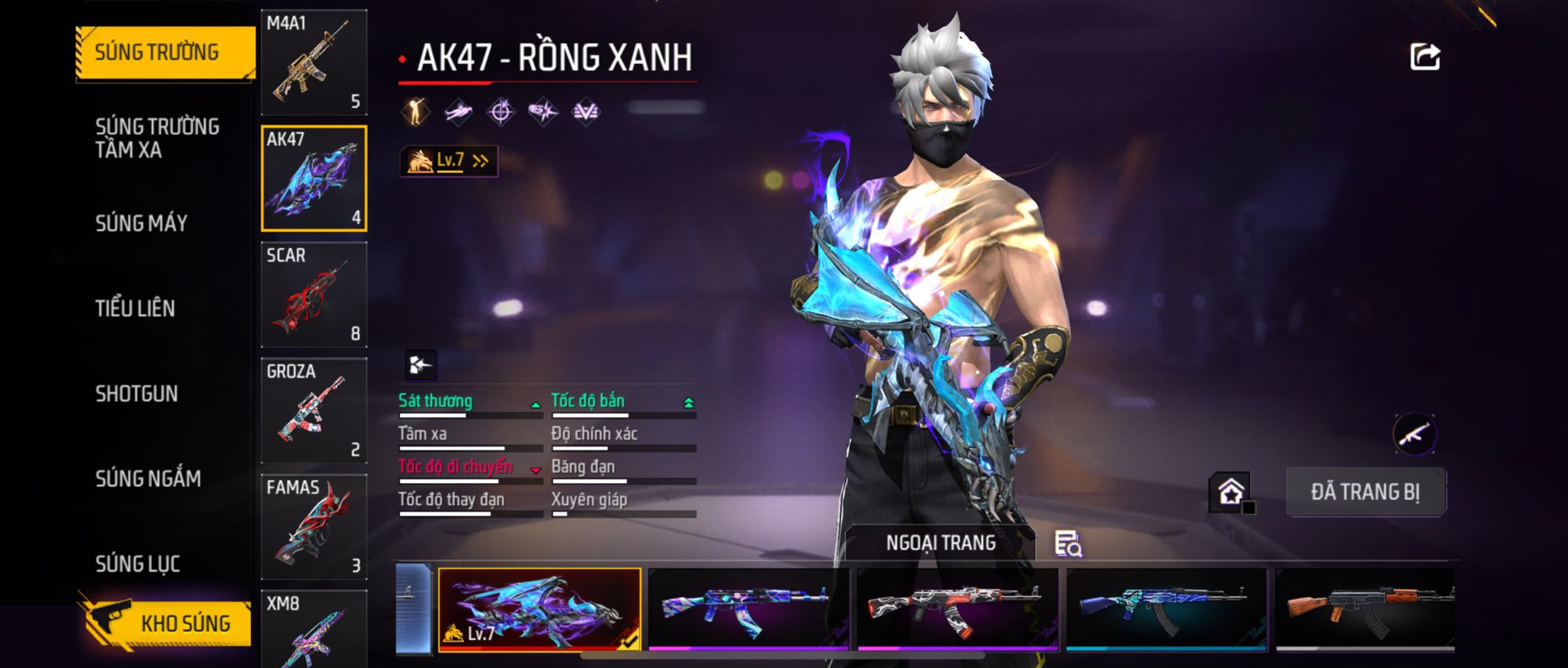Screen dimensions: 1568x668
Task: Open the Lv.7 skin upgrade button
Action: [x=449, y=161]
